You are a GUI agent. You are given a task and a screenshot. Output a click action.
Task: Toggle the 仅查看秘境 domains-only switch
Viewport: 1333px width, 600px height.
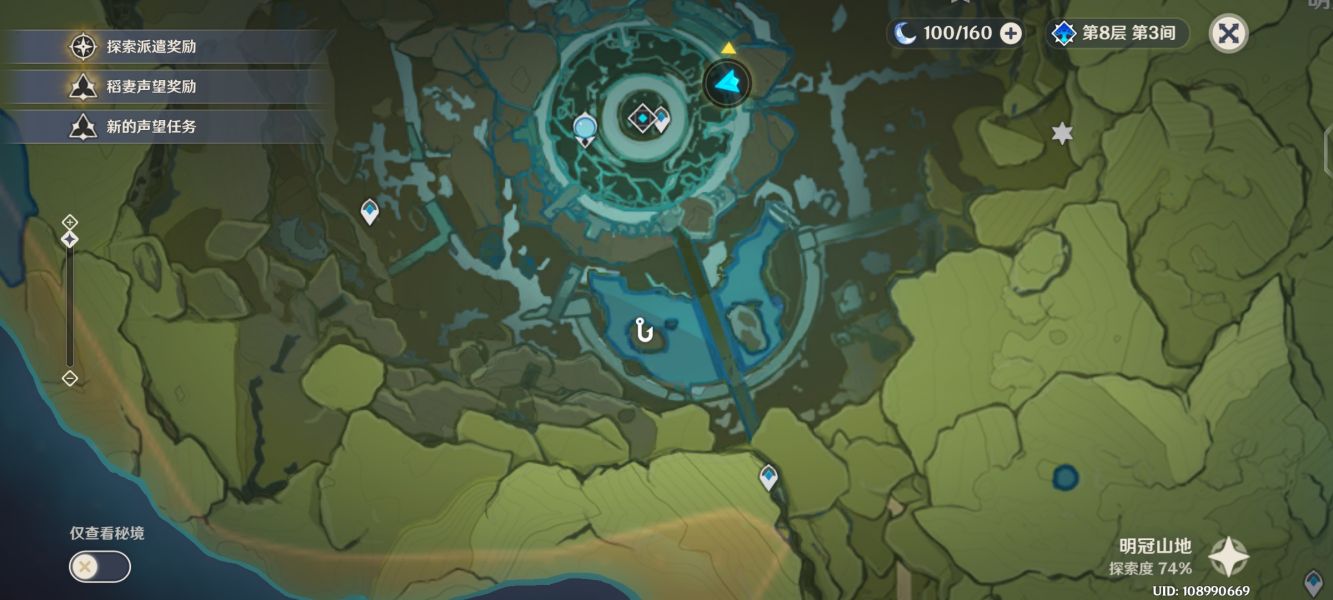tap(99, 567)
